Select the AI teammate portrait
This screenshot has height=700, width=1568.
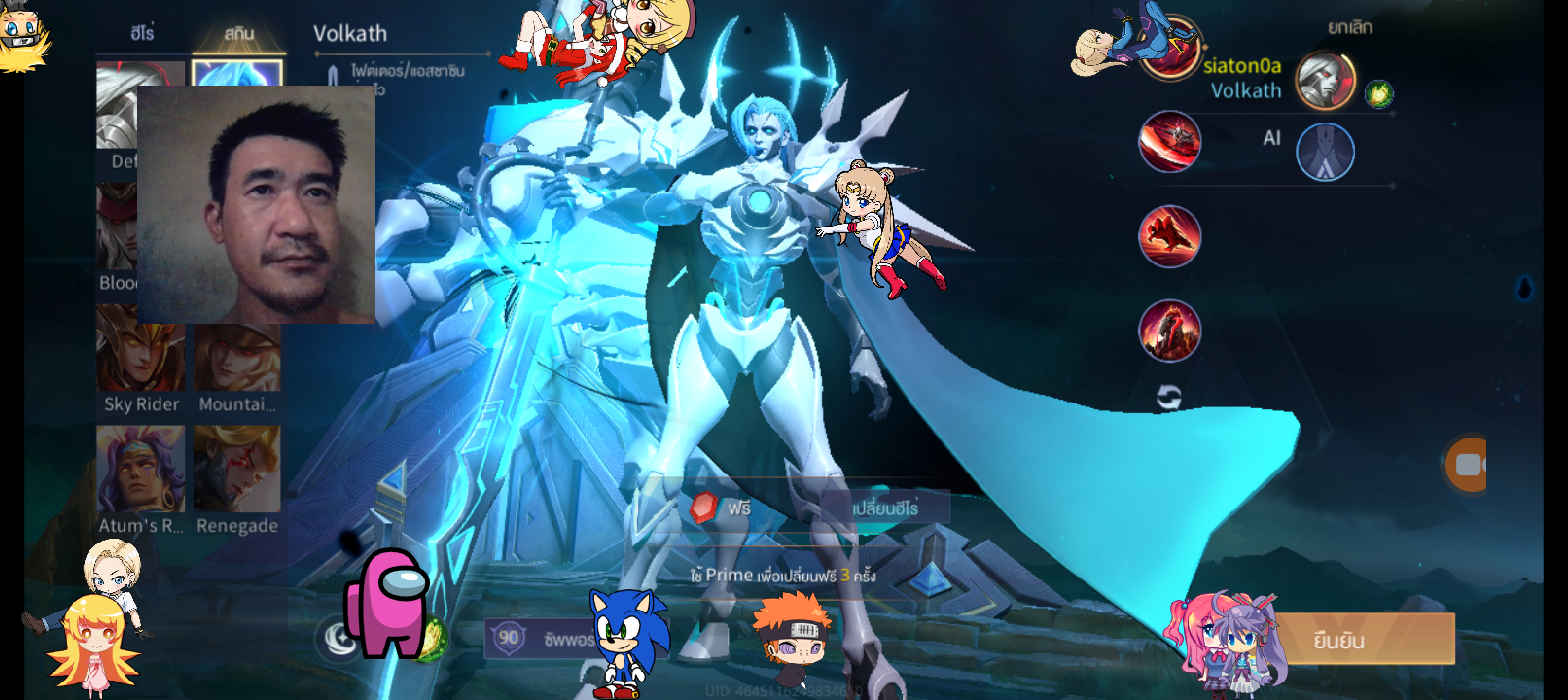1325,153
